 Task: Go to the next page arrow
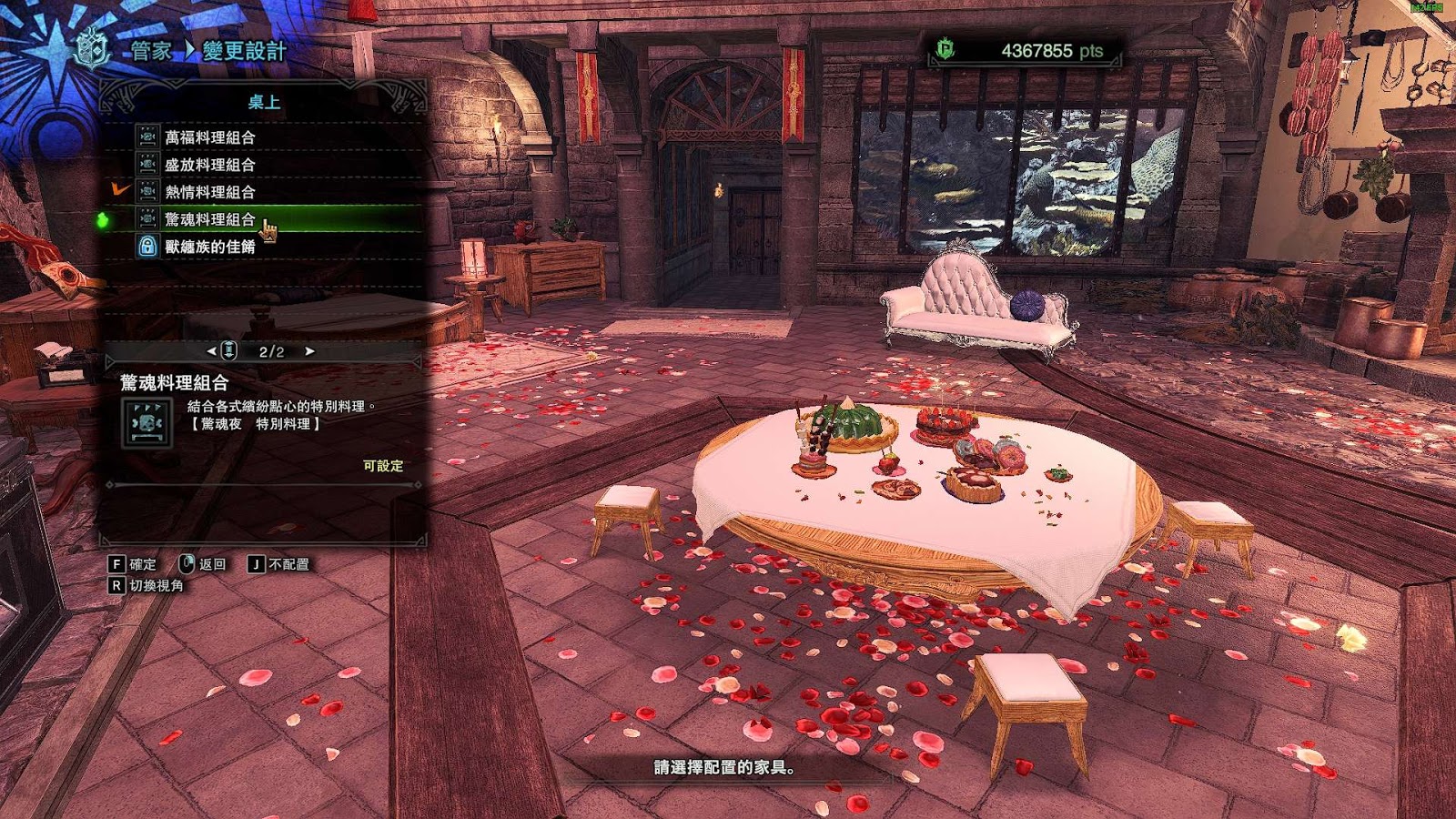[310, 351]
